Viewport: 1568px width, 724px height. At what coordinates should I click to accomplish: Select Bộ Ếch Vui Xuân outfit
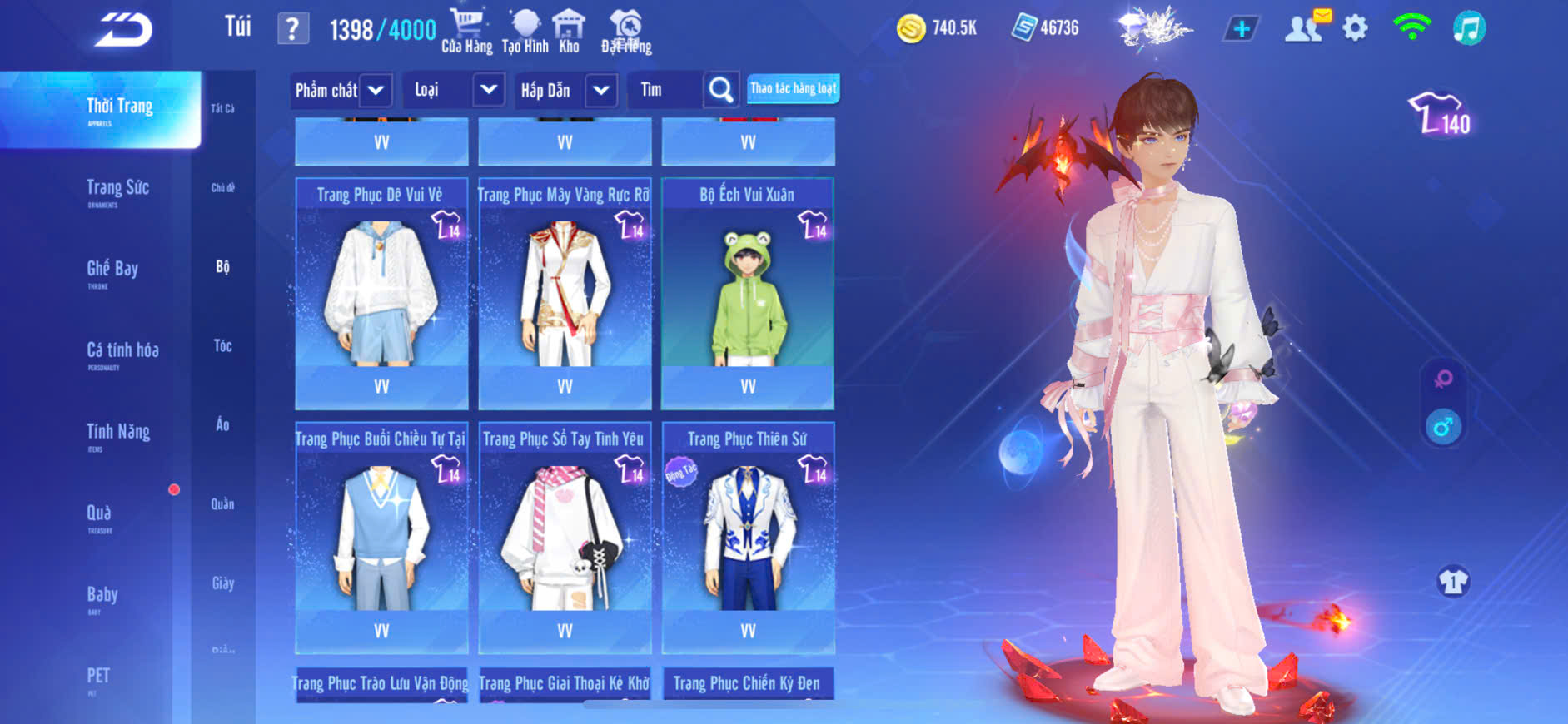click(748, 293)
